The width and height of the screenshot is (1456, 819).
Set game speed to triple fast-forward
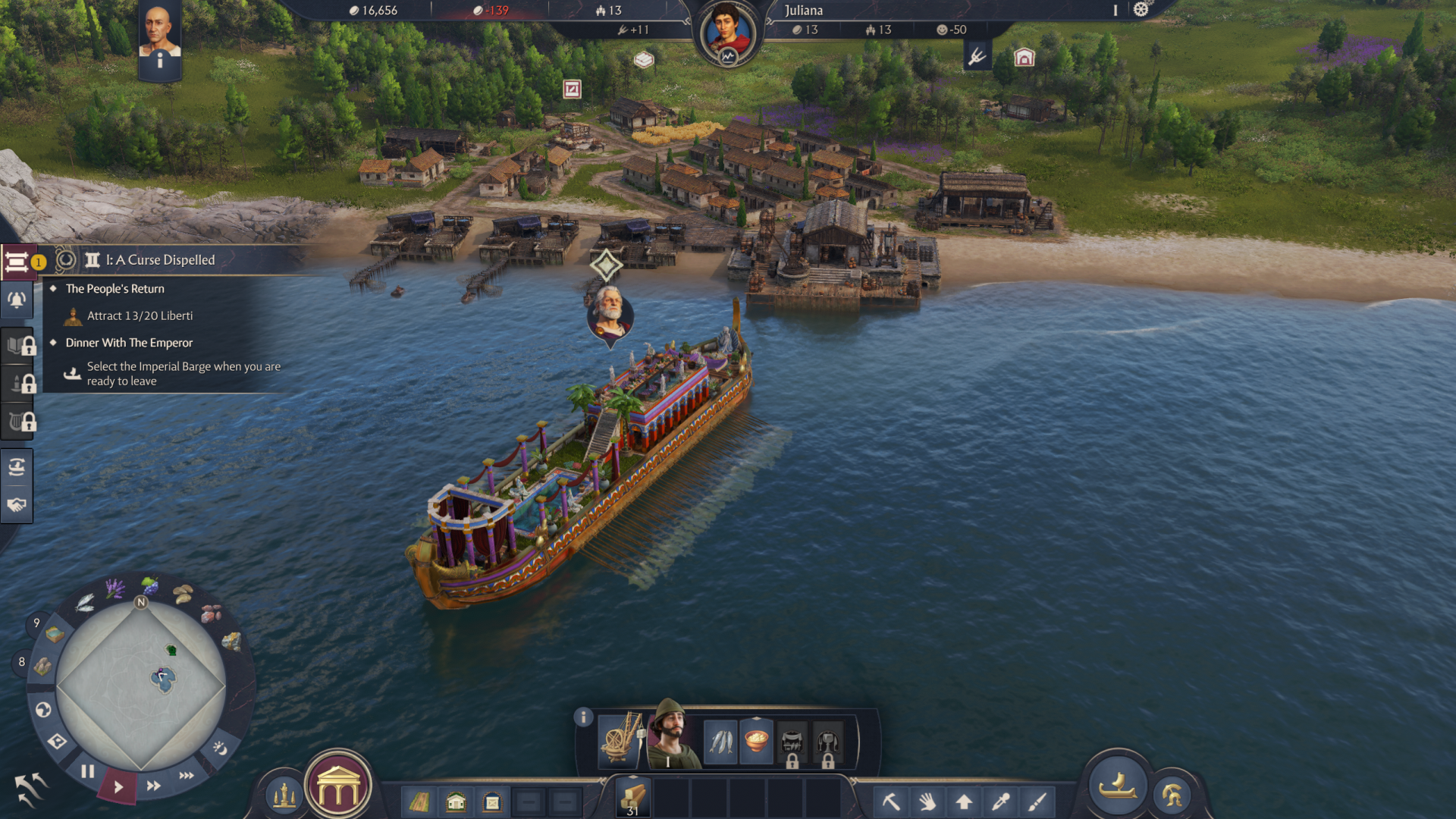[x=187, y=775]
